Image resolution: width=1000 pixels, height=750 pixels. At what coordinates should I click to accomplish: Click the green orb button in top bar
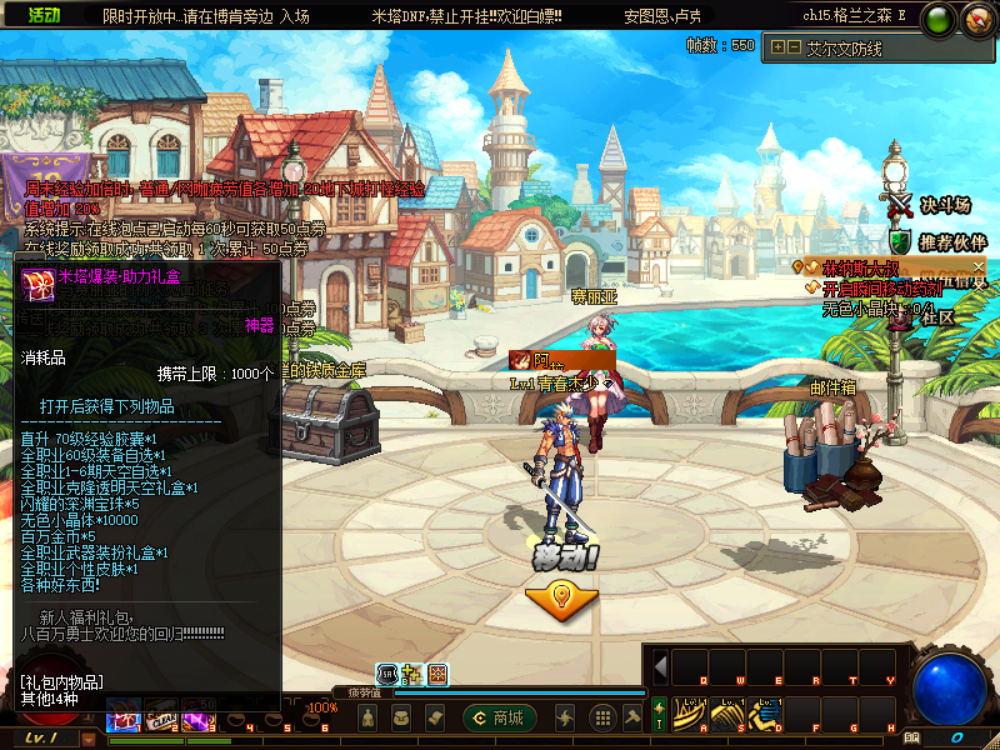click(x=938, y=20)
